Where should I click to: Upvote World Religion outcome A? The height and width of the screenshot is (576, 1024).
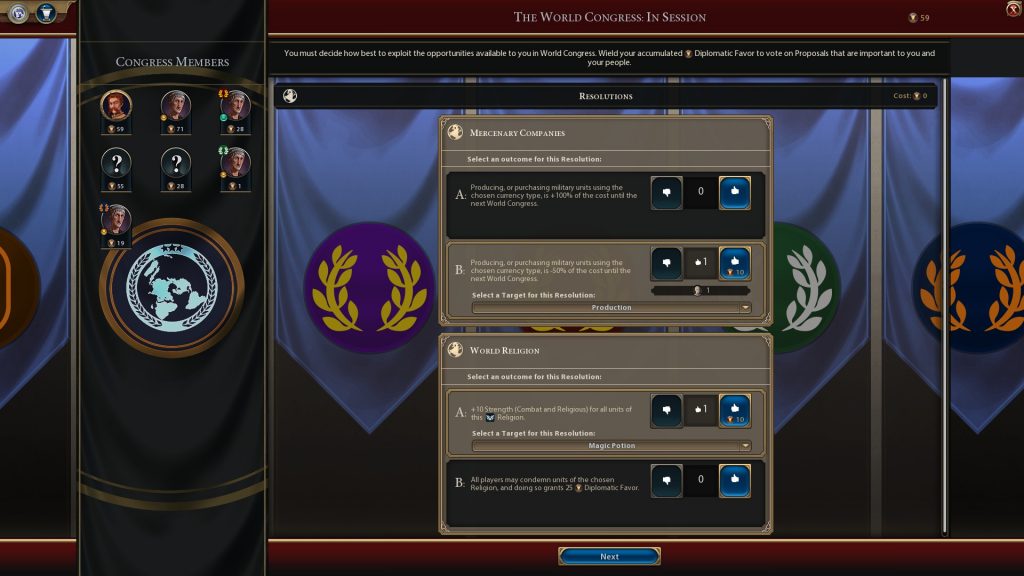pos(734,409)
